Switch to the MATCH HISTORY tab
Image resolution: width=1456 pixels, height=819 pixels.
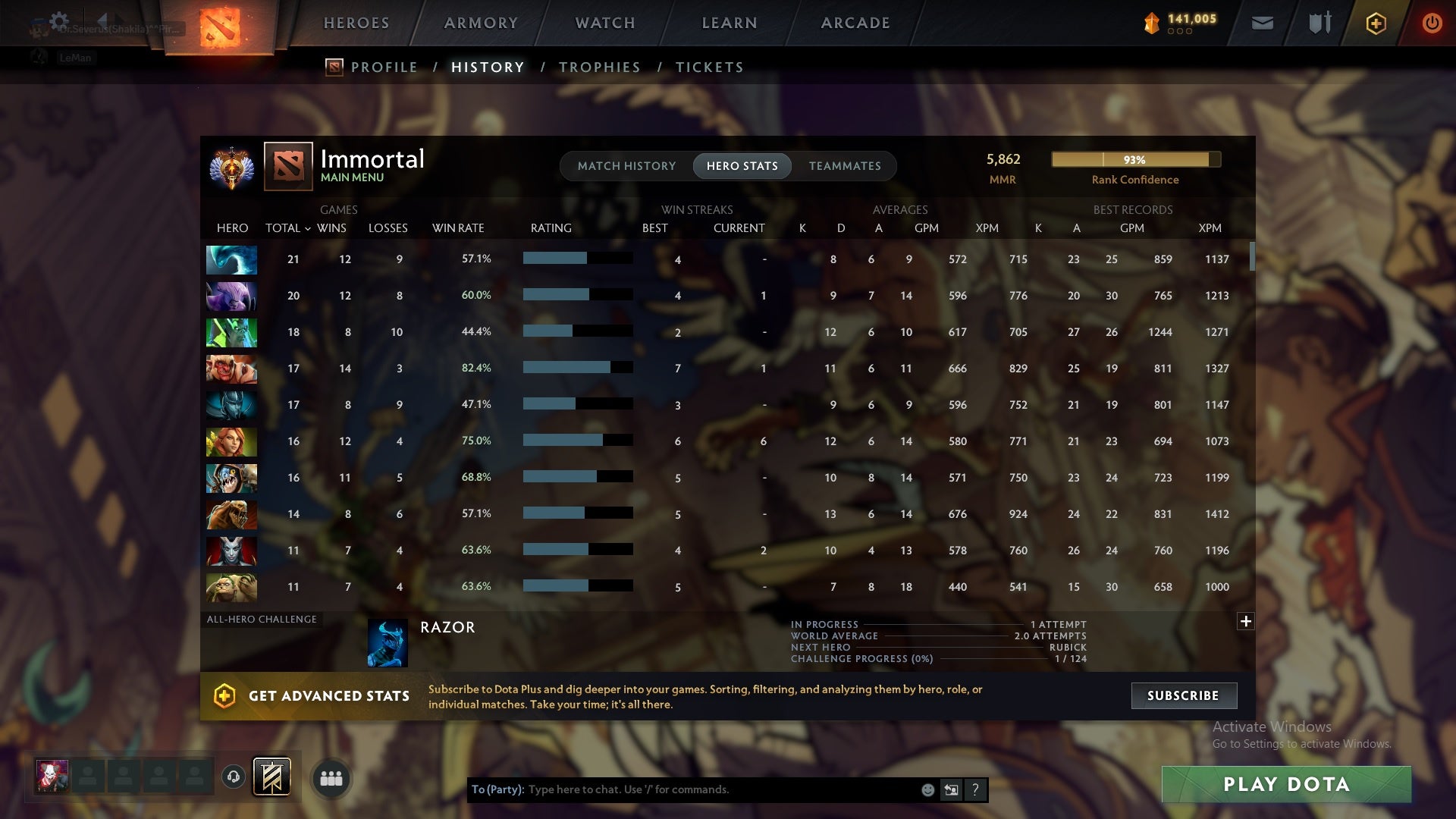coord(626,166)
